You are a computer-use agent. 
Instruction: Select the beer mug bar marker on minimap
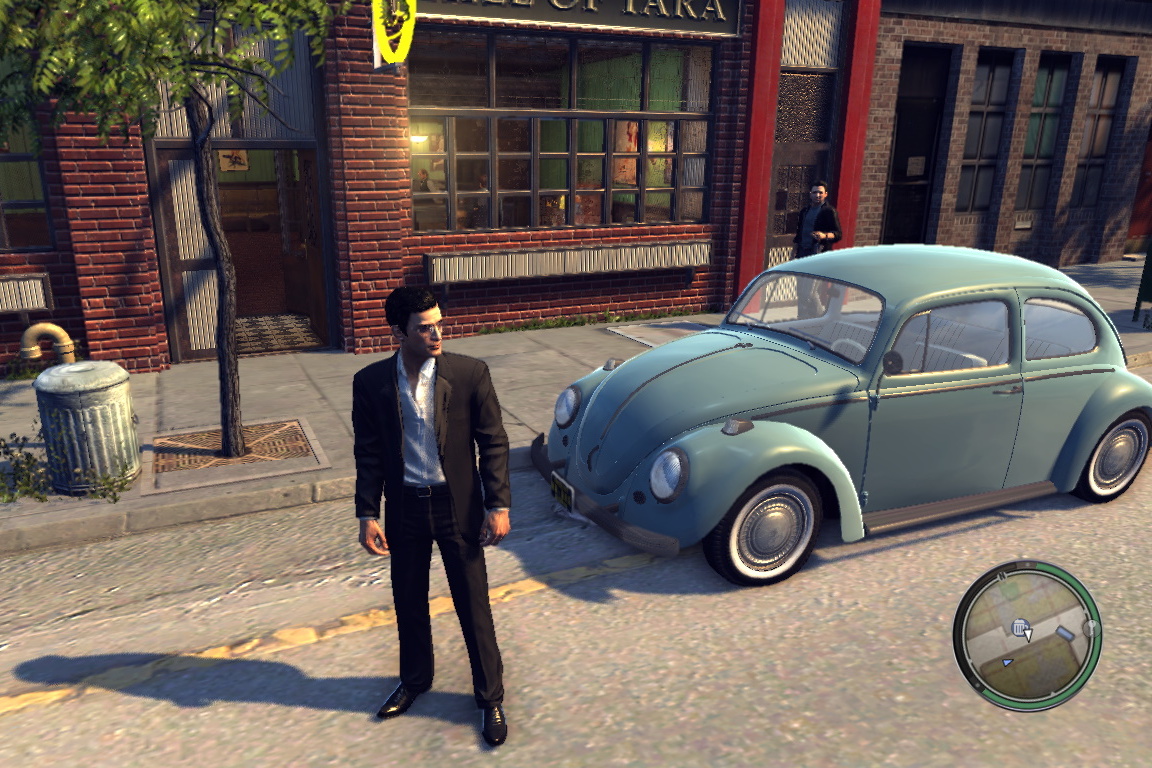tap(1019, 627)
